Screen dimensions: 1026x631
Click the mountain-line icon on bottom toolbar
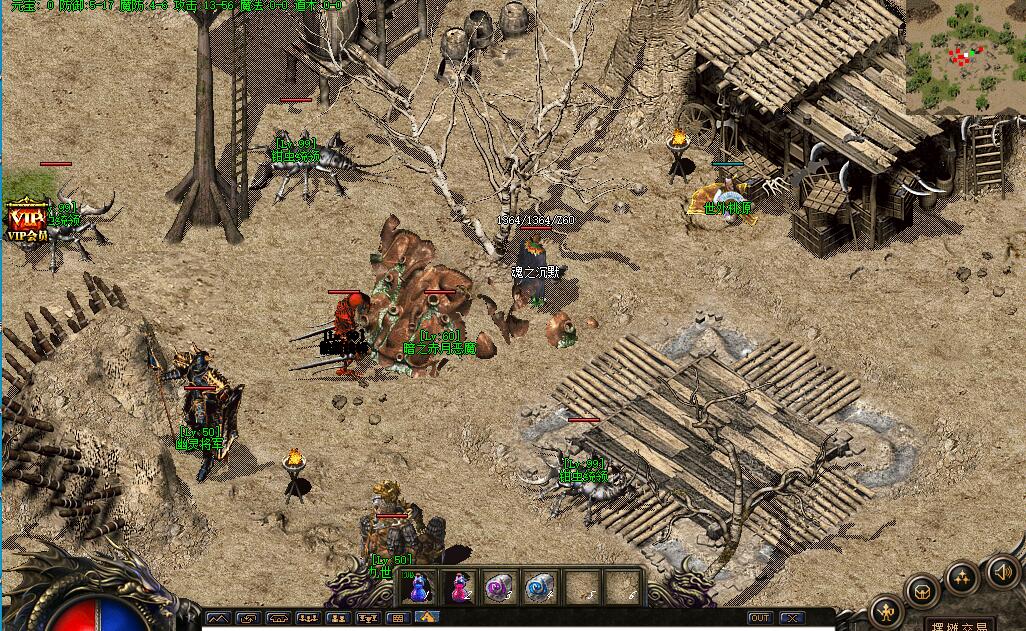pos(218,618)
